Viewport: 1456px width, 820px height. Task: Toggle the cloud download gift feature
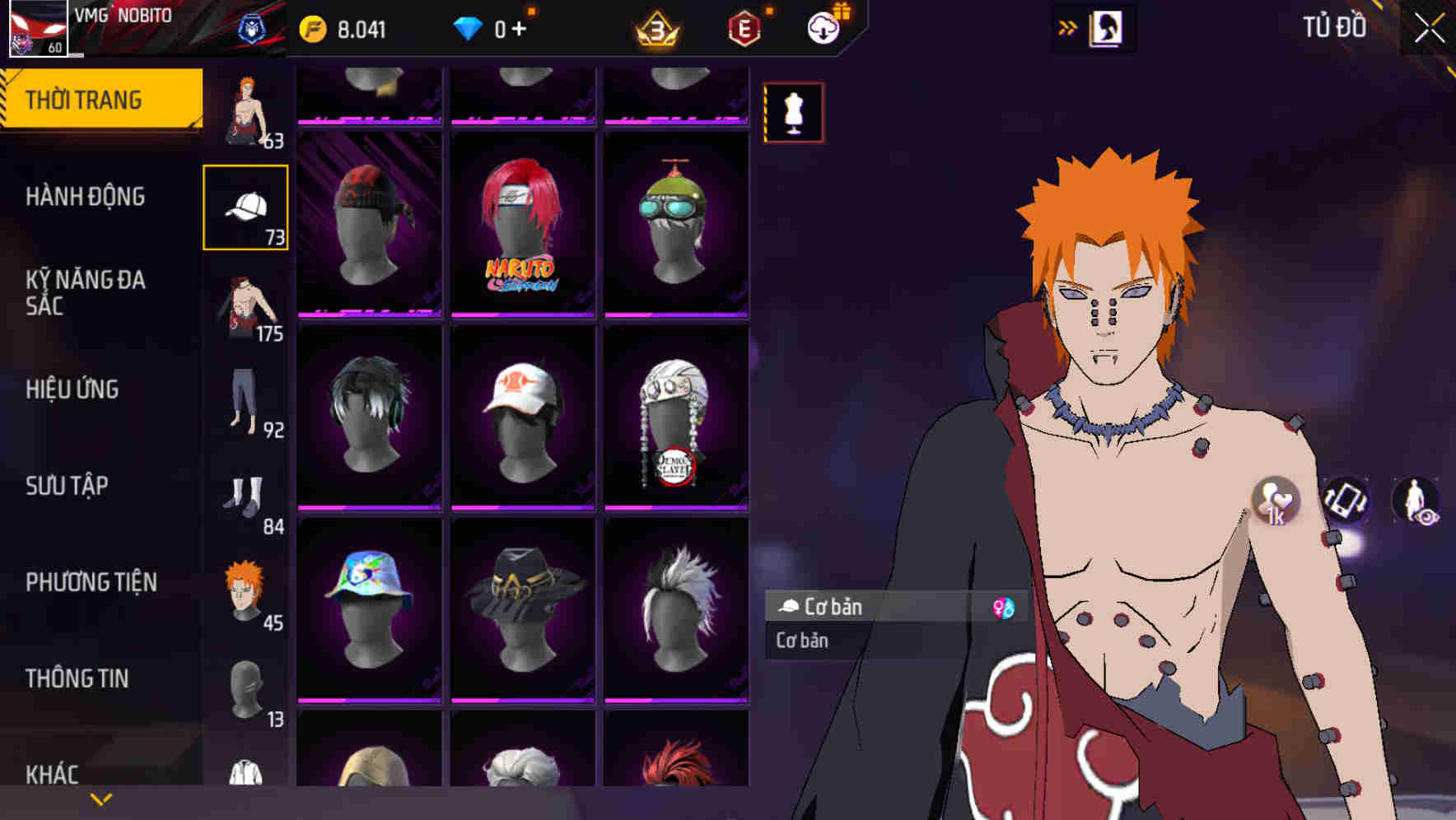point(823,26)
